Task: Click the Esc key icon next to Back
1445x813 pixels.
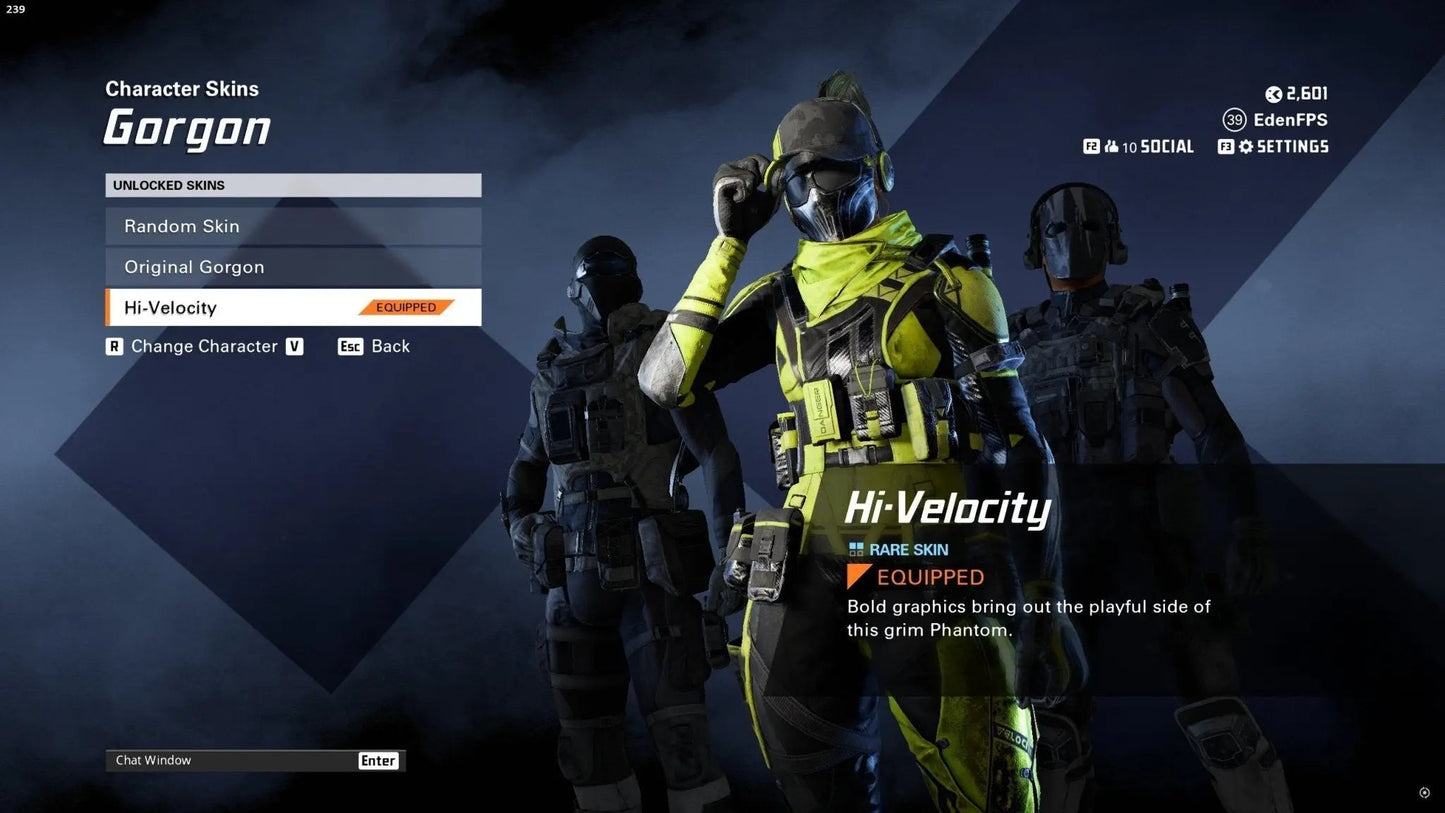Action: click(349, 346)
